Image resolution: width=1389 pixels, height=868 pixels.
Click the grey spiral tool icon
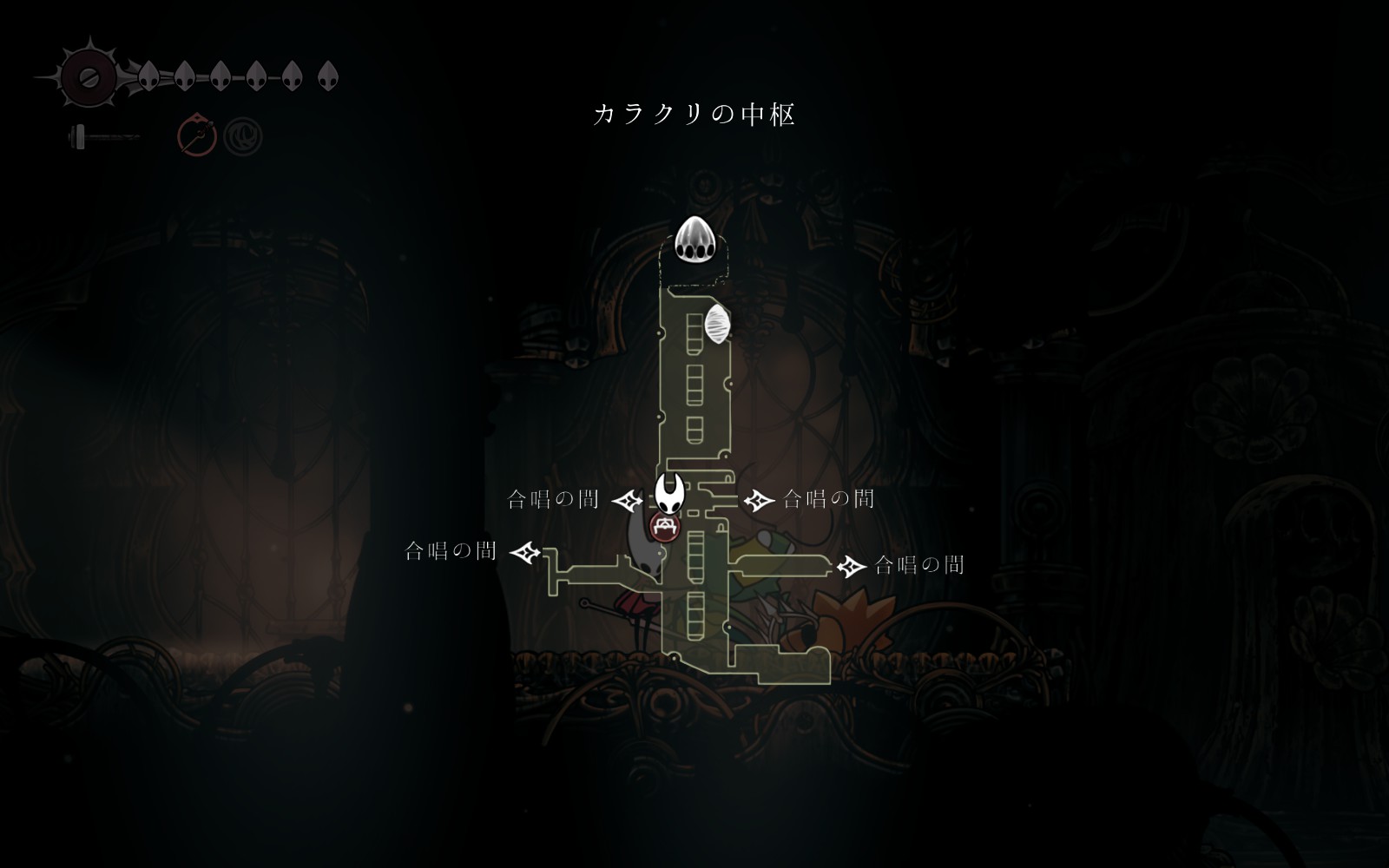242,136
